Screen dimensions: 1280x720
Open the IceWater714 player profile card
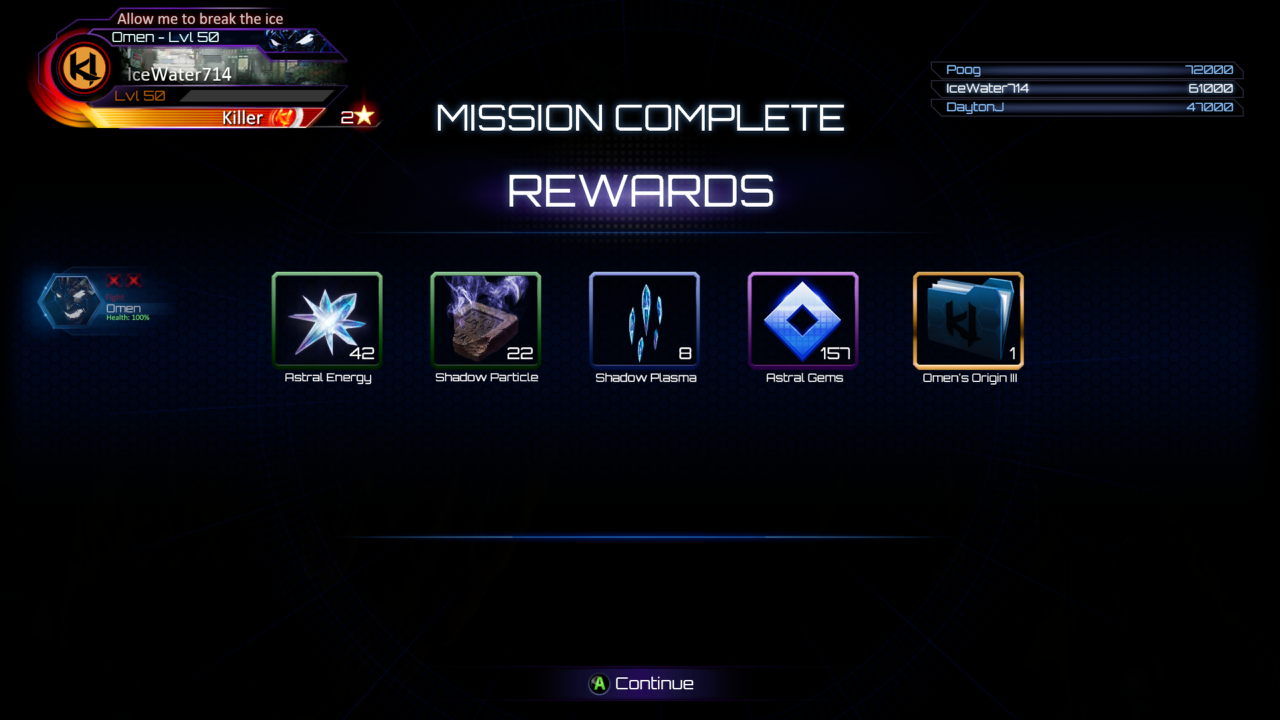190,75
